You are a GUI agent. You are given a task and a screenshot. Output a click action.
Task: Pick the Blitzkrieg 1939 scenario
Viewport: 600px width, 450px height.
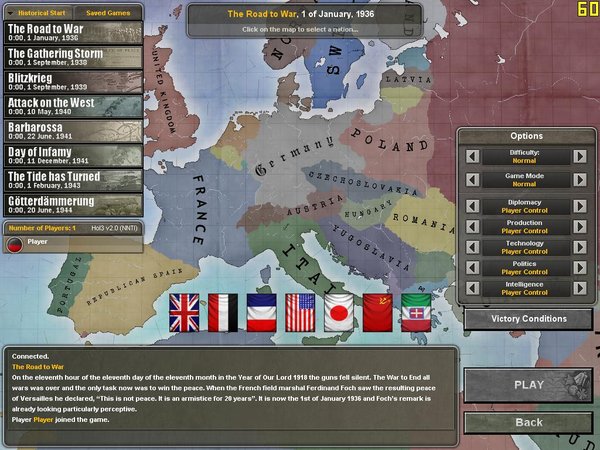point(72,81)
